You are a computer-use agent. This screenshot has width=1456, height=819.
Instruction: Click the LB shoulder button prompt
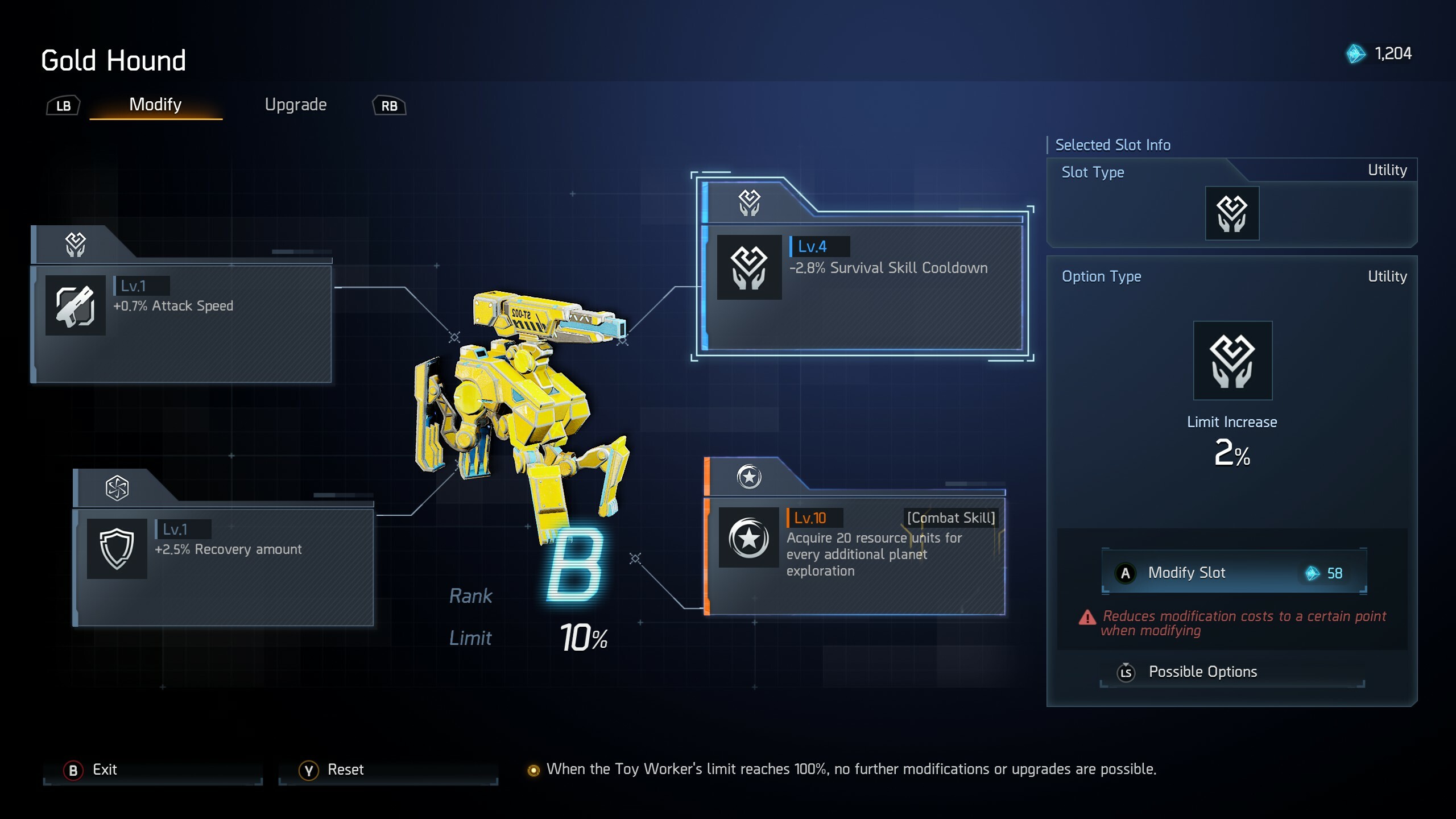coord(63,105)
